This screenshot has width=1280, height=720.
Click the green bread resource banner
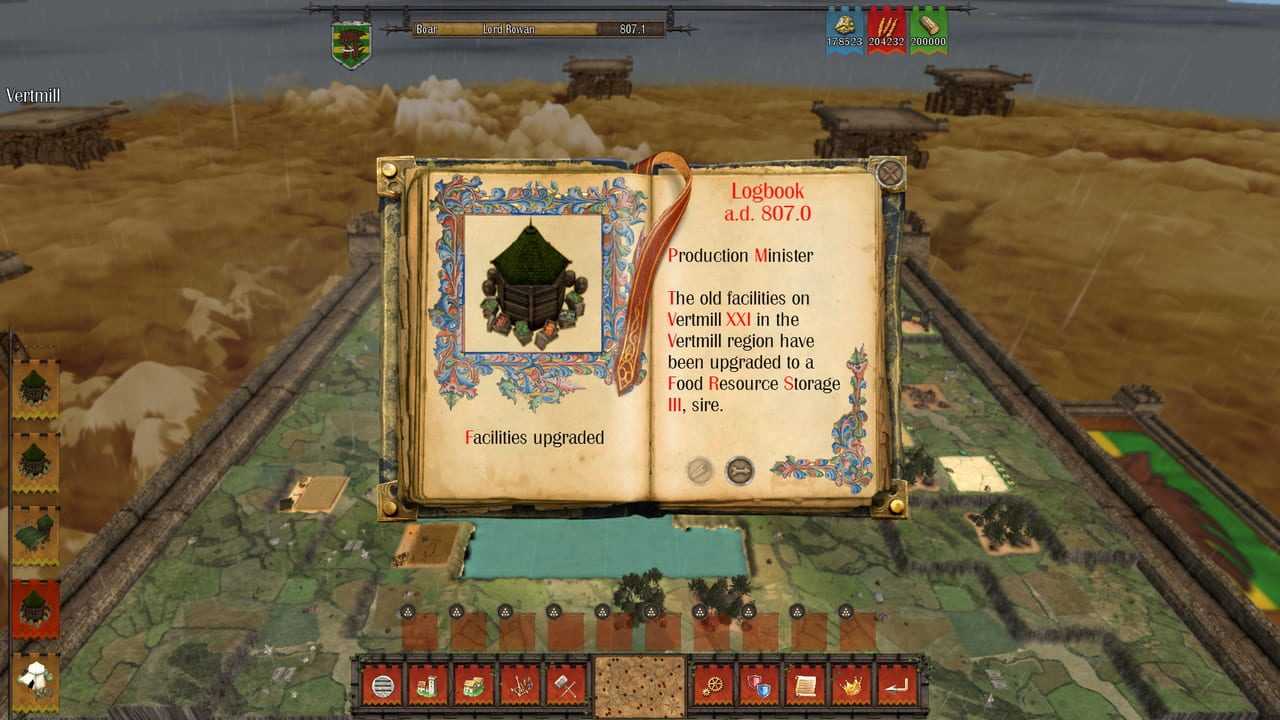(x=929, y=30)
